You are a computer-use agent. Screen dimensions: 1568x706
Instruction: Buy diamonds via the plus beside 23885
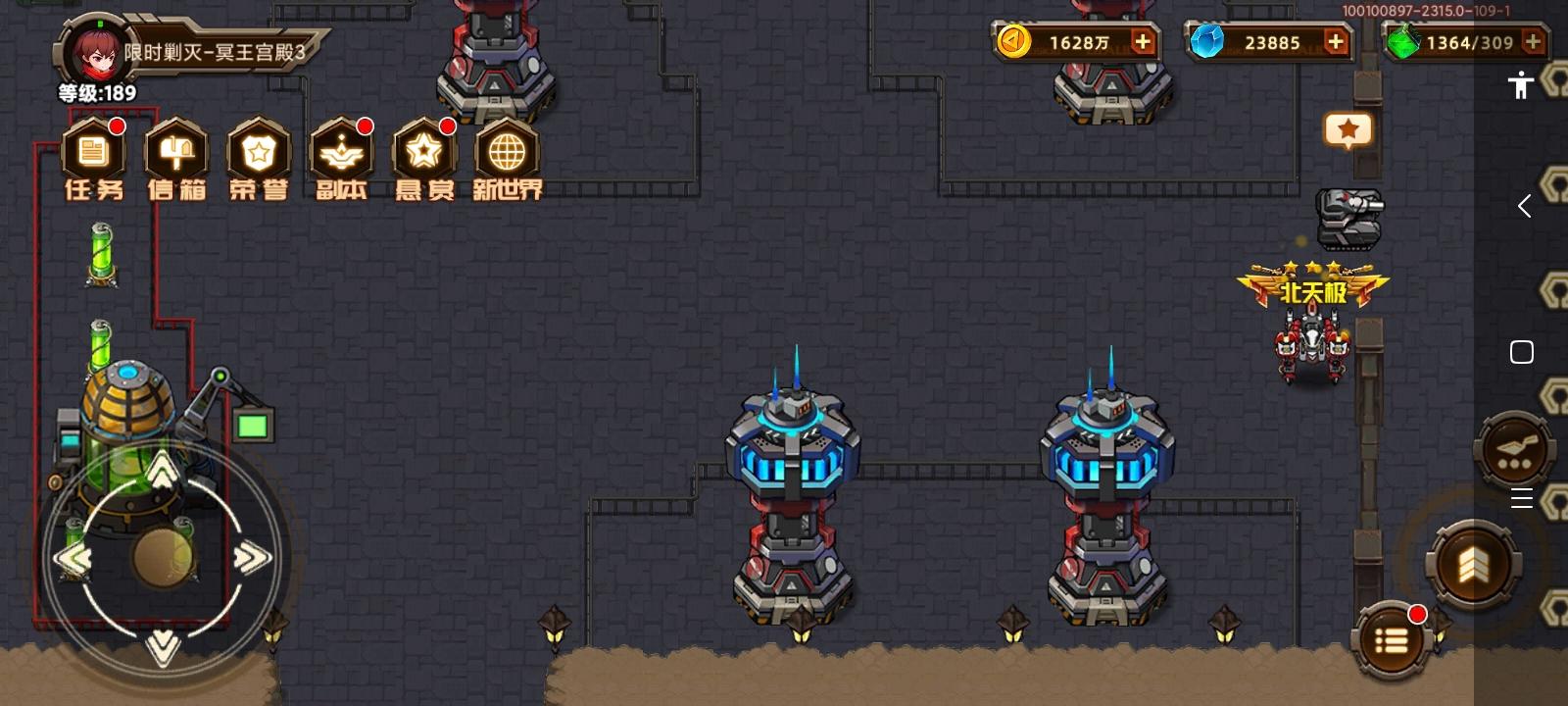coord(1335,43)
